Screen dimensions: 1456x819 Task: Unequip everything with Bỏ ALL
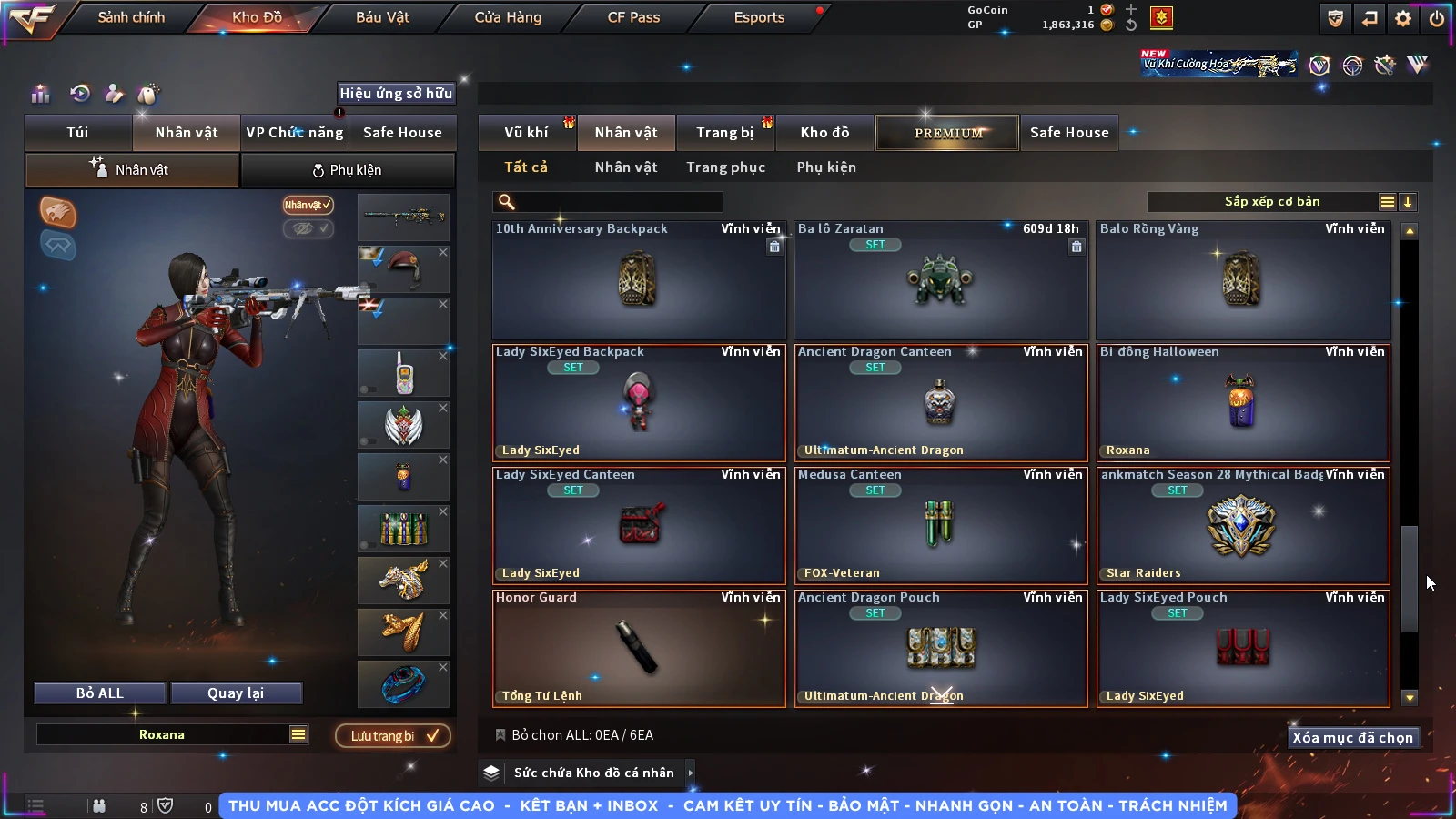pyautogui.click(x=100, y=693)
